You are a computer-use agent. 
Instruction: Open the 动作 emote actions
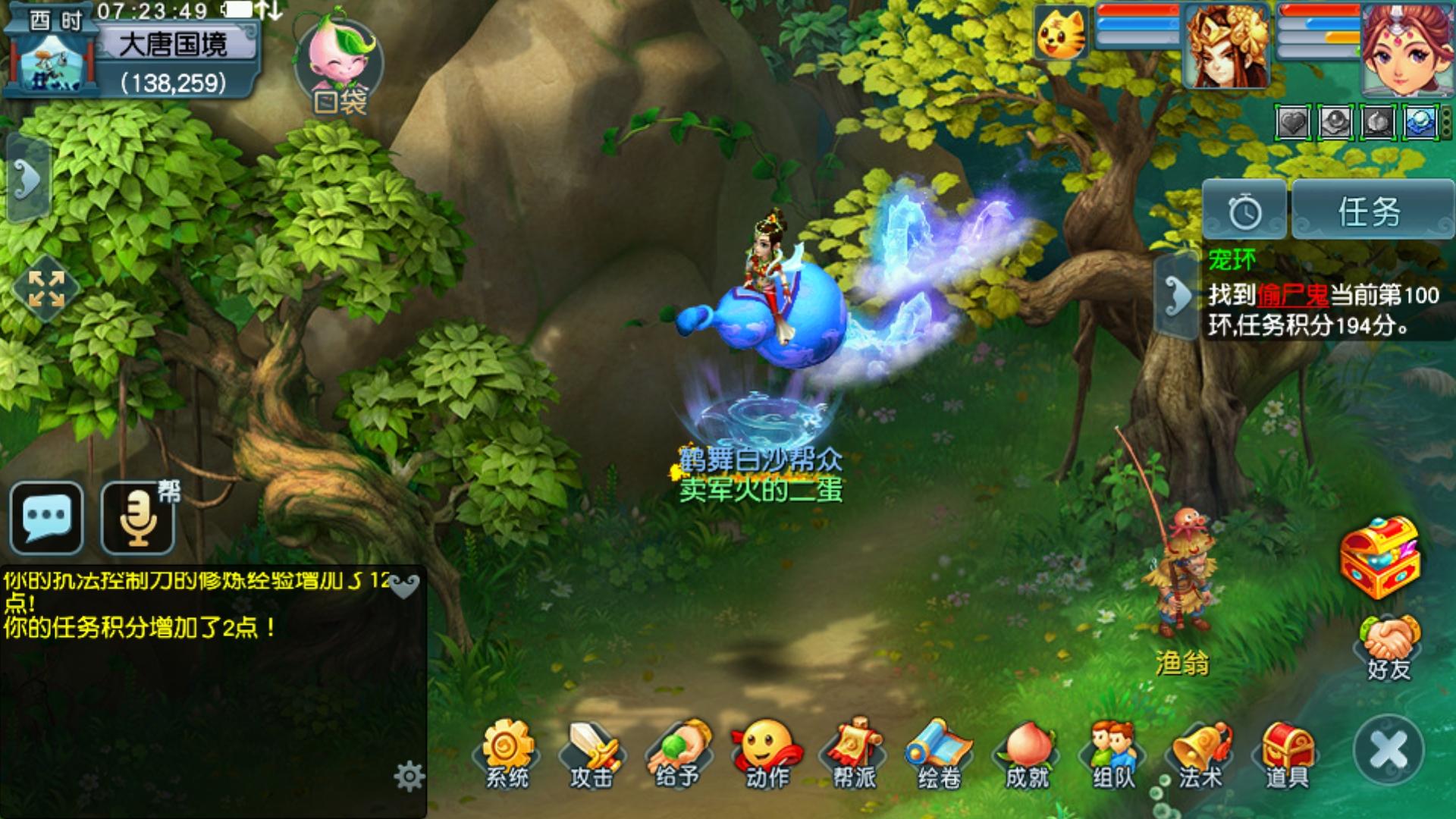pos(766,754)
